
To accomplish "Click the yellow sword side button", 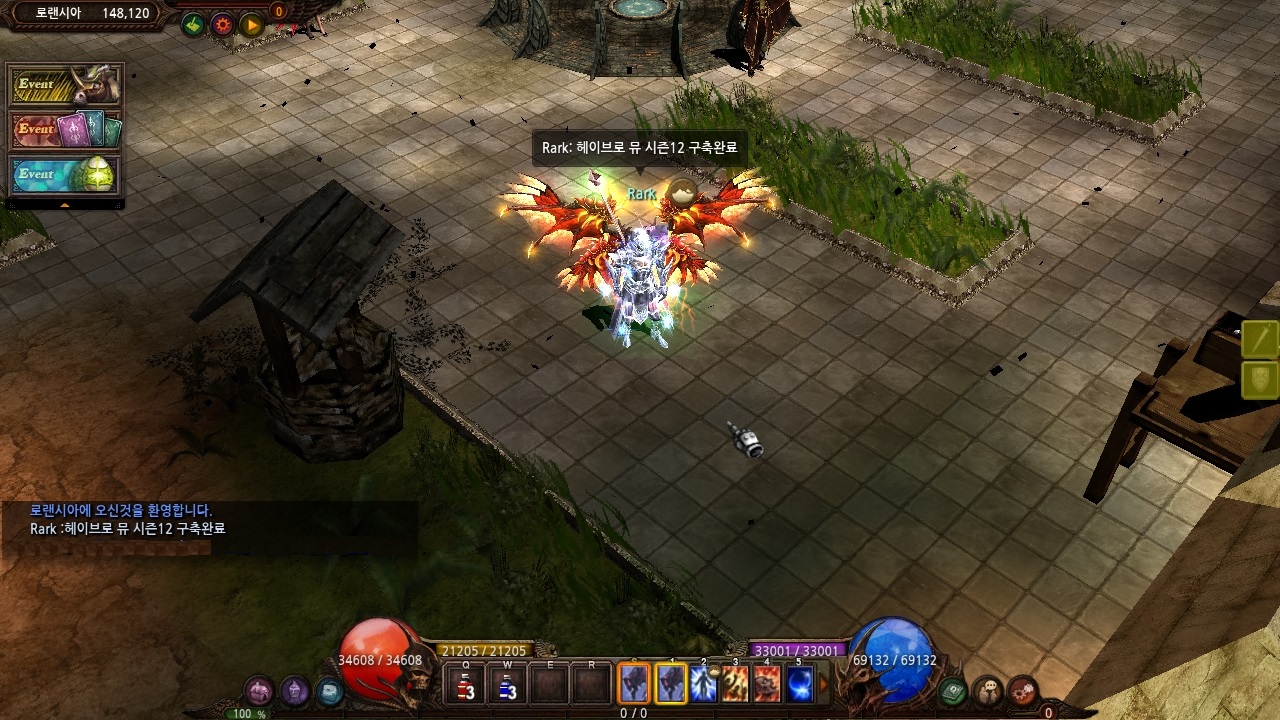I will (1261, 340).
